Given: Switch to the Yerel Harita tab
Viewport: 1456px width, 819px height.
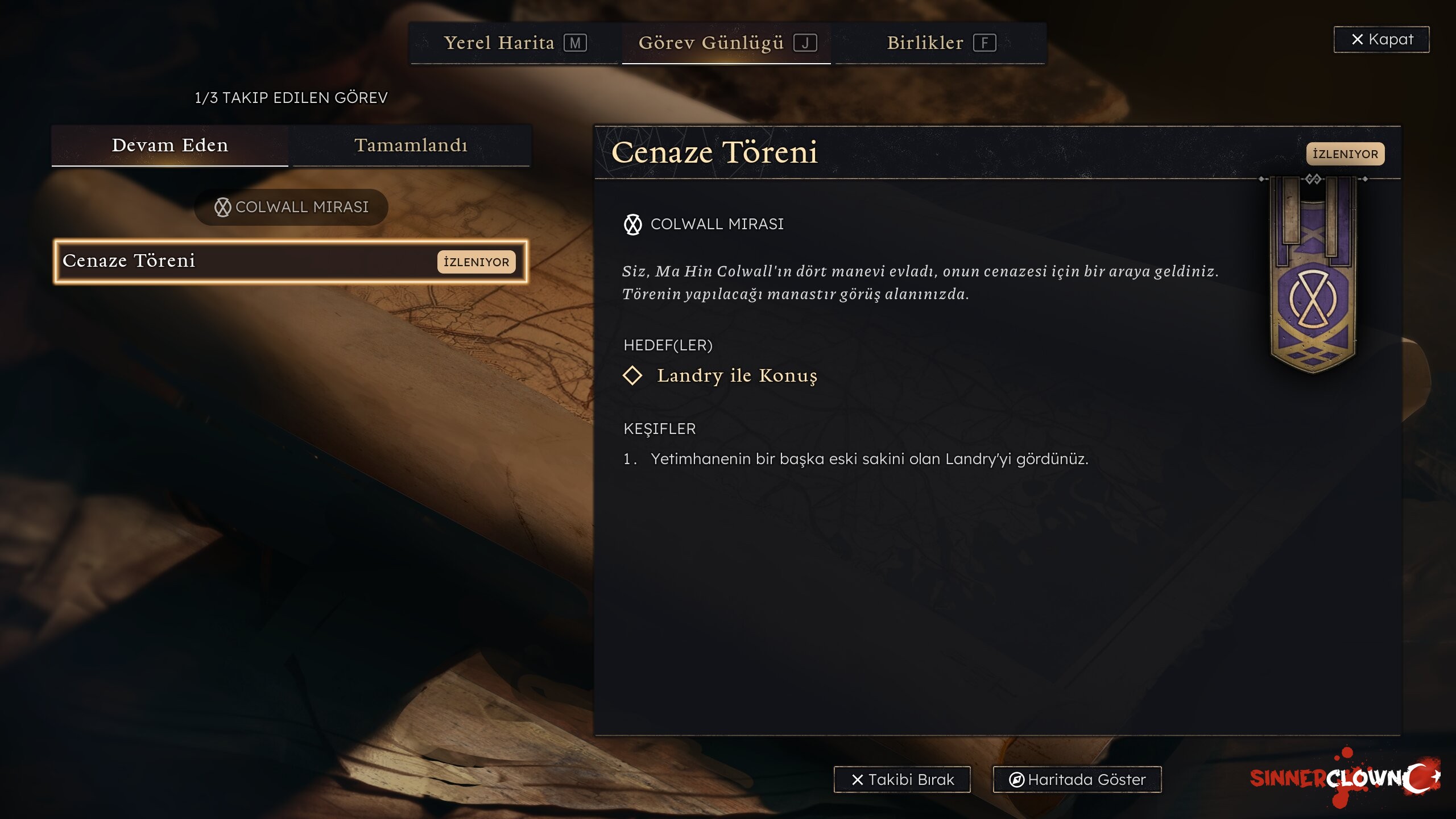Looking at the screenshot, I should [x=514, y=43].
